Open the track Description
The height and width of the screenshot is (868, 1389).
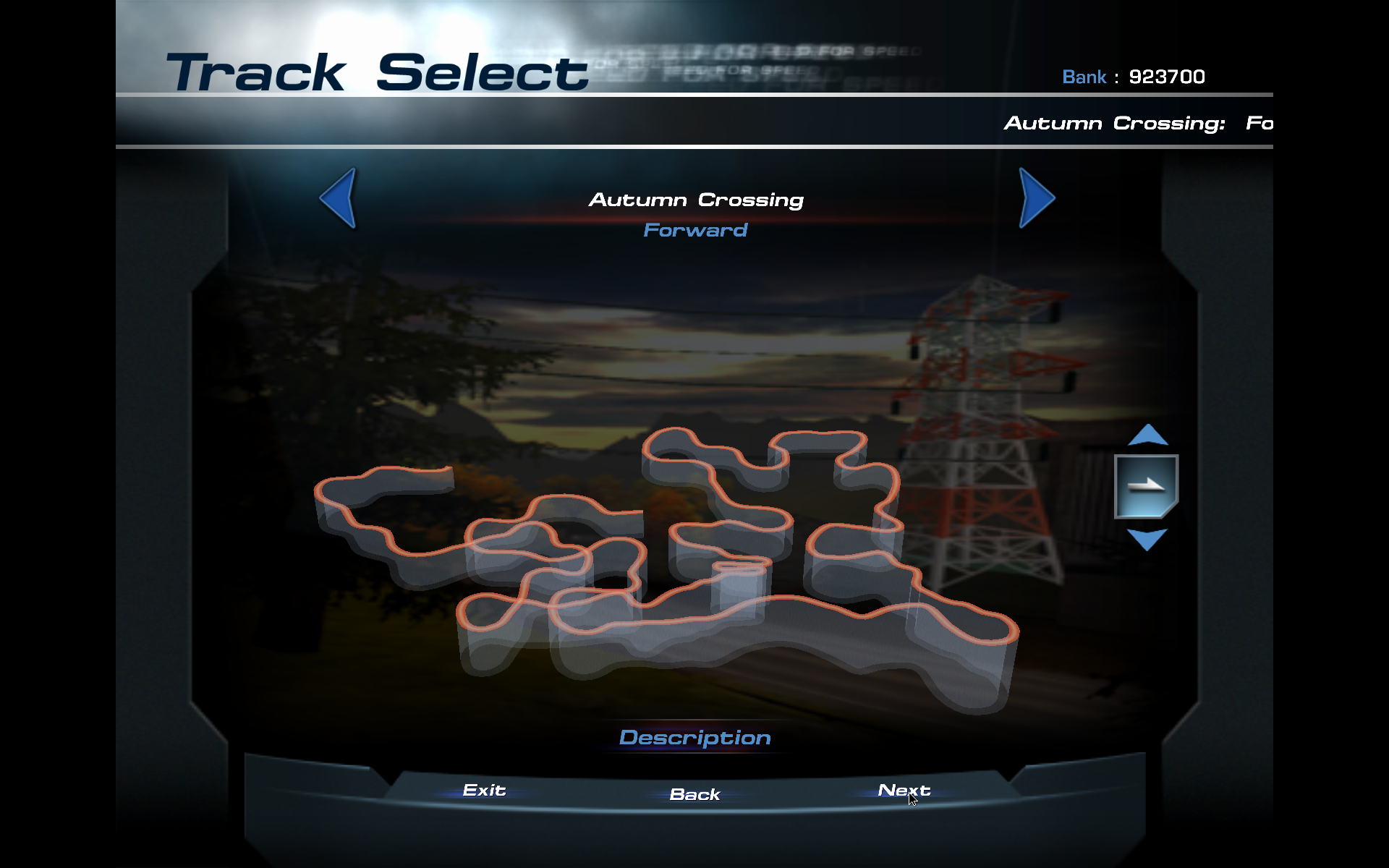[x=694, y=738]
